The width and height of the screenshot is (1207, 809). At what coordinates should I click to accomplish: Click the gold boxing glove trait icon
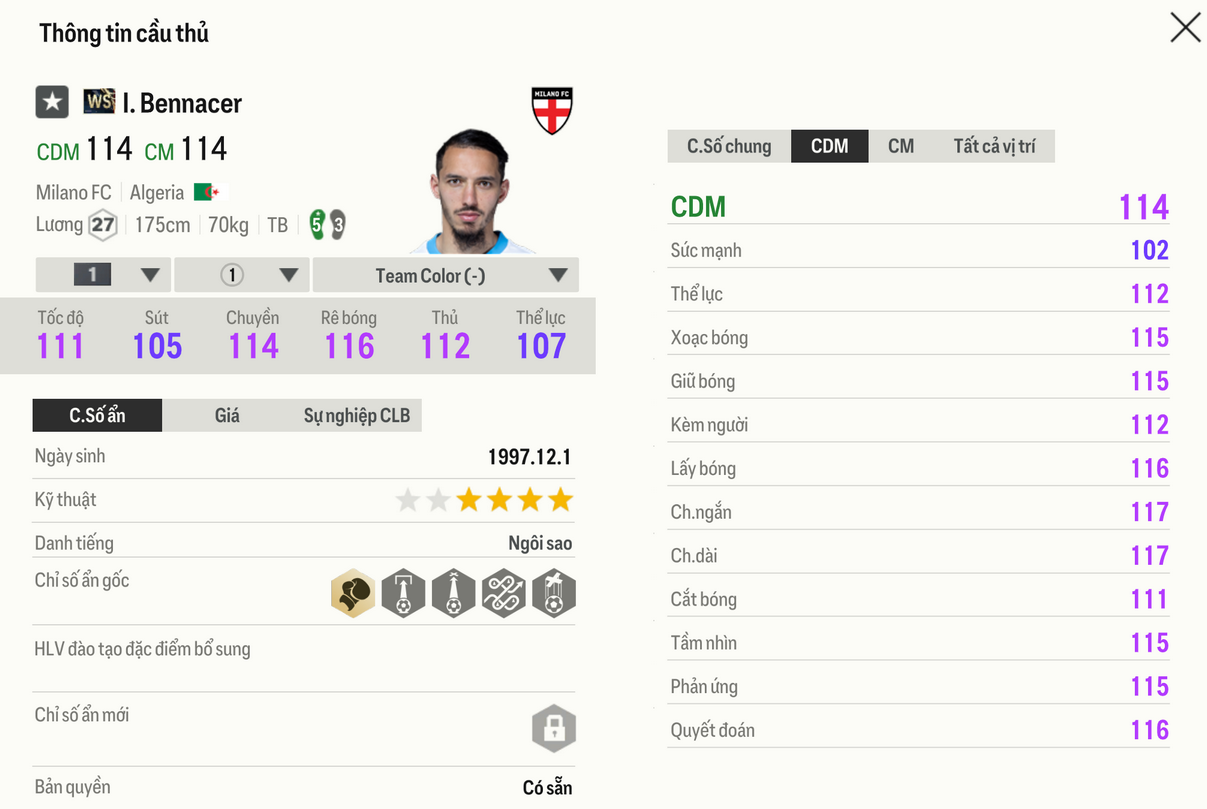point(353,594)
